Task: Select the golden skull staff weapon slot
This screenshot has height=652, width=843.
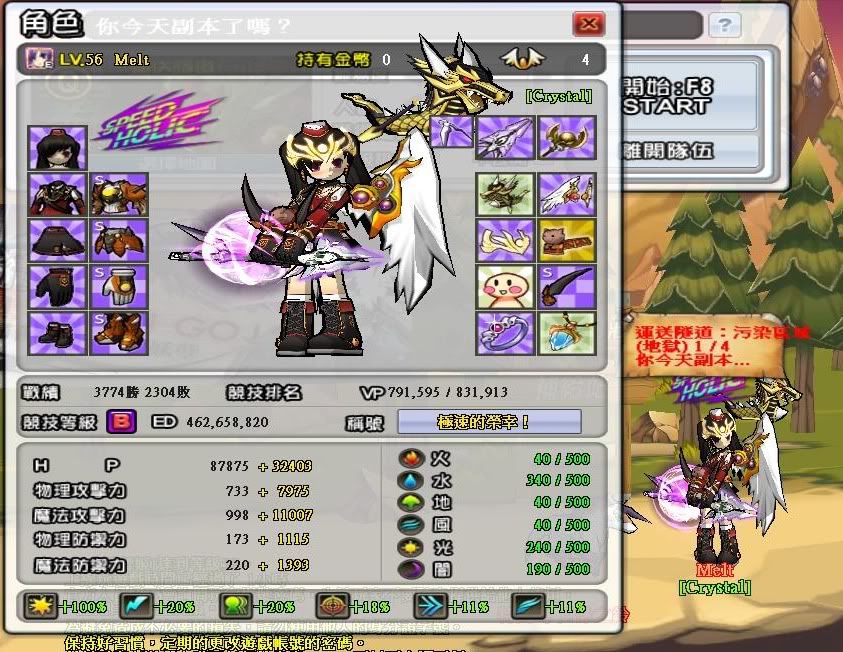Action: (x=567, y=138)
